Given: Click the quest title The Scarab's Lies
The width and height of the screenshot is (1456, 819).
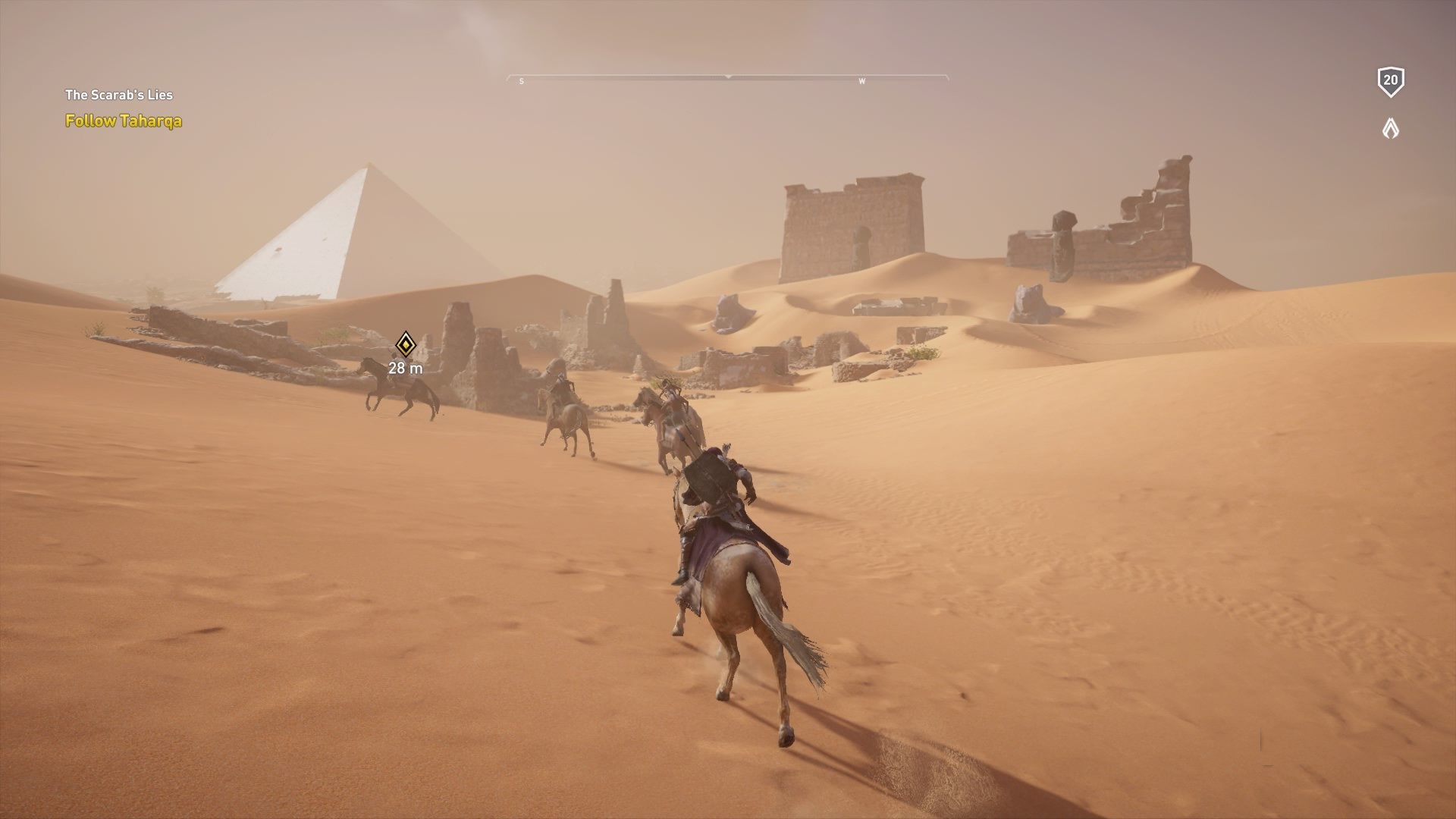Looking at the screenshot, I should tap(119, 96).
